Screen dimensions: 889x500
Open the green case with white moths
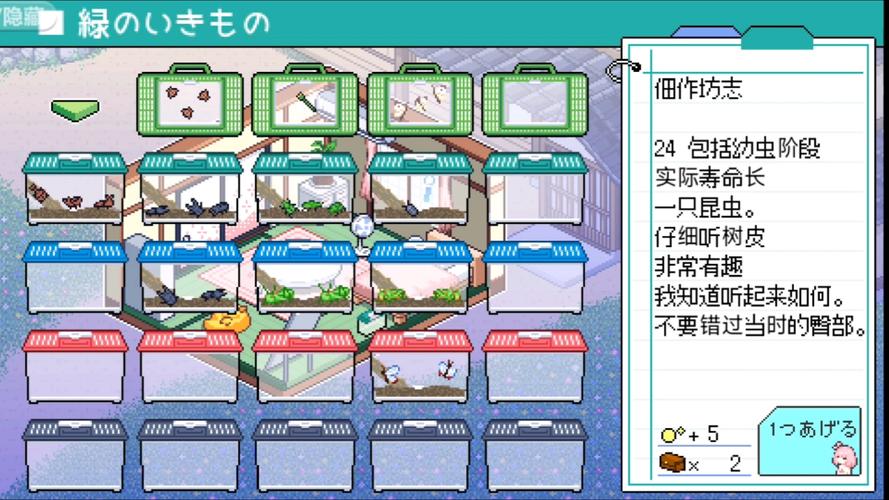coord(420,102)
